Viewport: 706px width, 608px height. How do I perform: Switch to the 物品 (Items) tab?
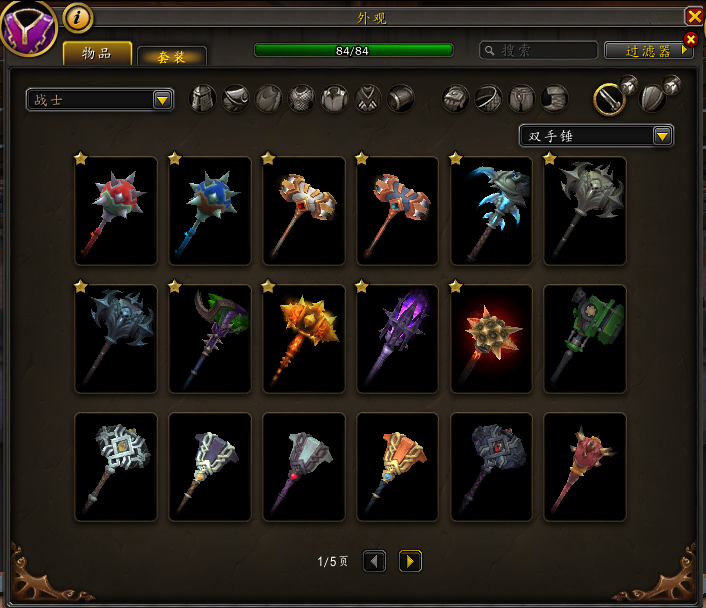97,53
